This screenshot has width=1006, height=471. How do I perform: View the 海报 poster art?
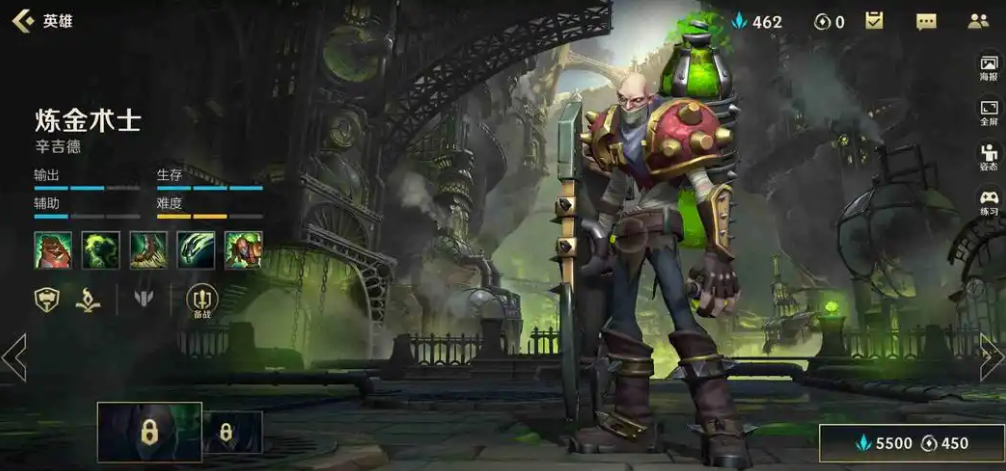989,68
